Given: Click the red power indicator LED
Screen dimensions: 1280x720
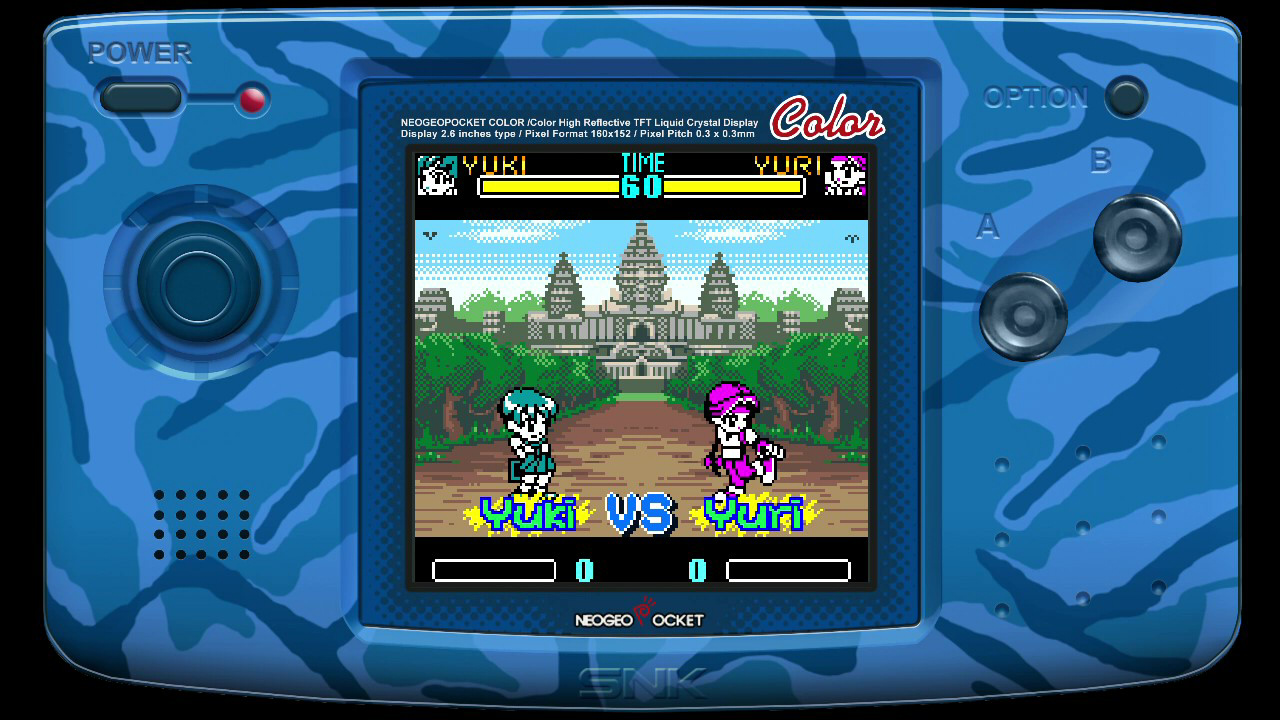Looking at the screenshot, I should point(251,99).
